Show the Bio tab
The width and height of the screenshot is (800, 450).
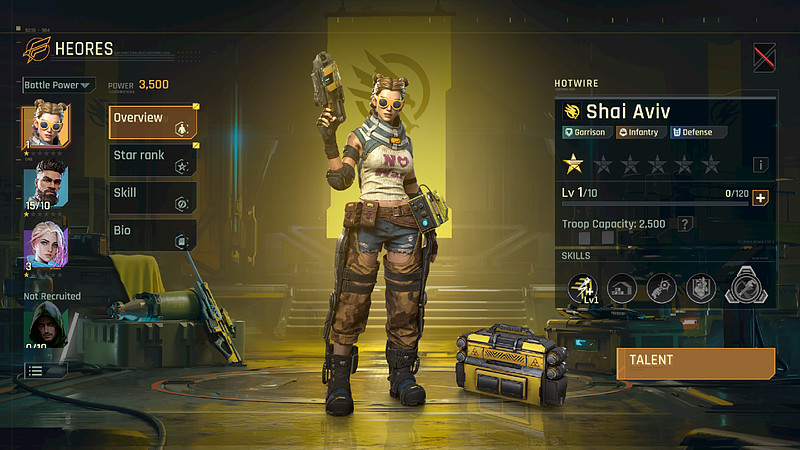point(153,235)
